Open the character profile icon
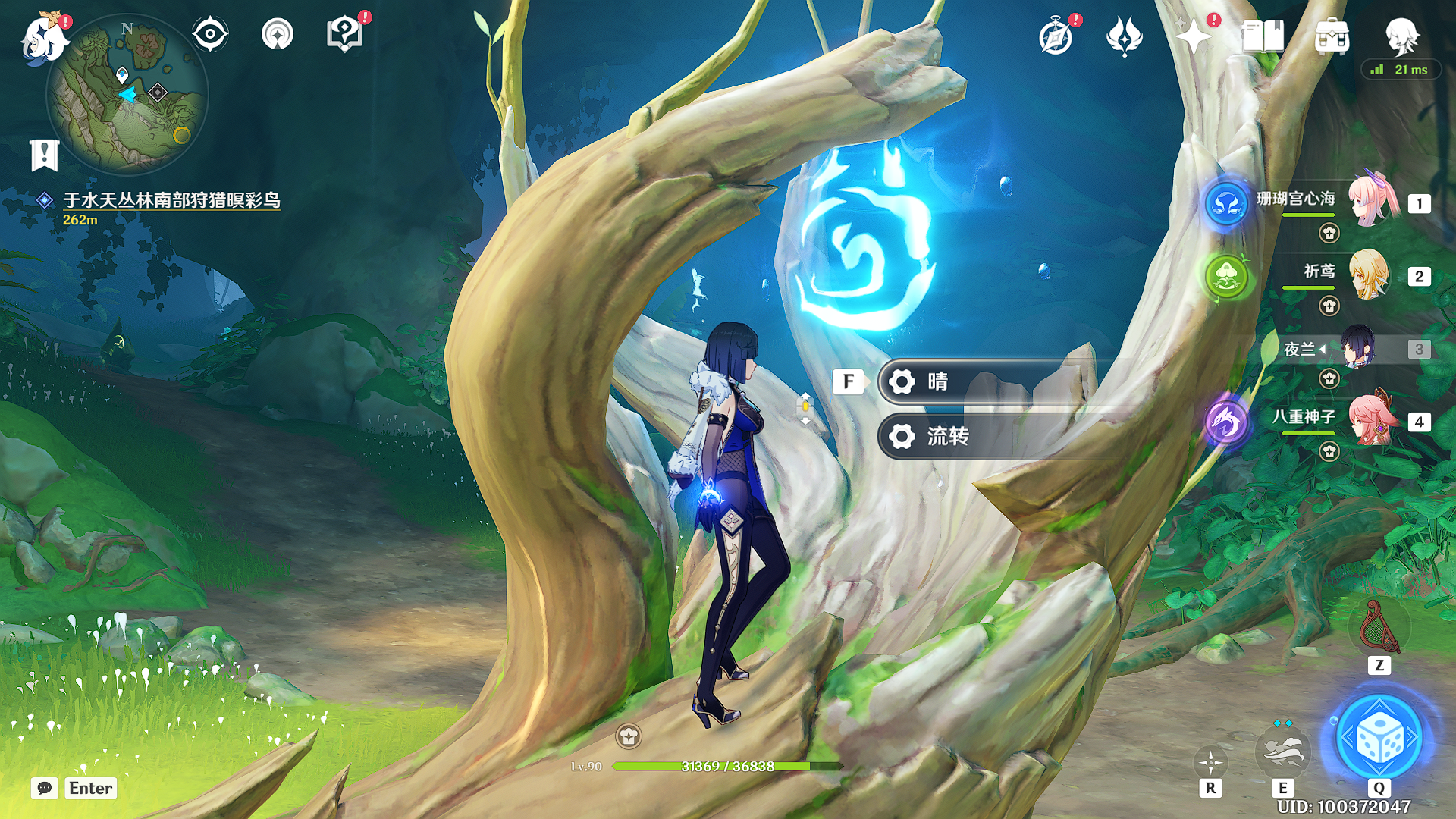The height and width of the screenshot is (819, 1456). [1401, 36]
